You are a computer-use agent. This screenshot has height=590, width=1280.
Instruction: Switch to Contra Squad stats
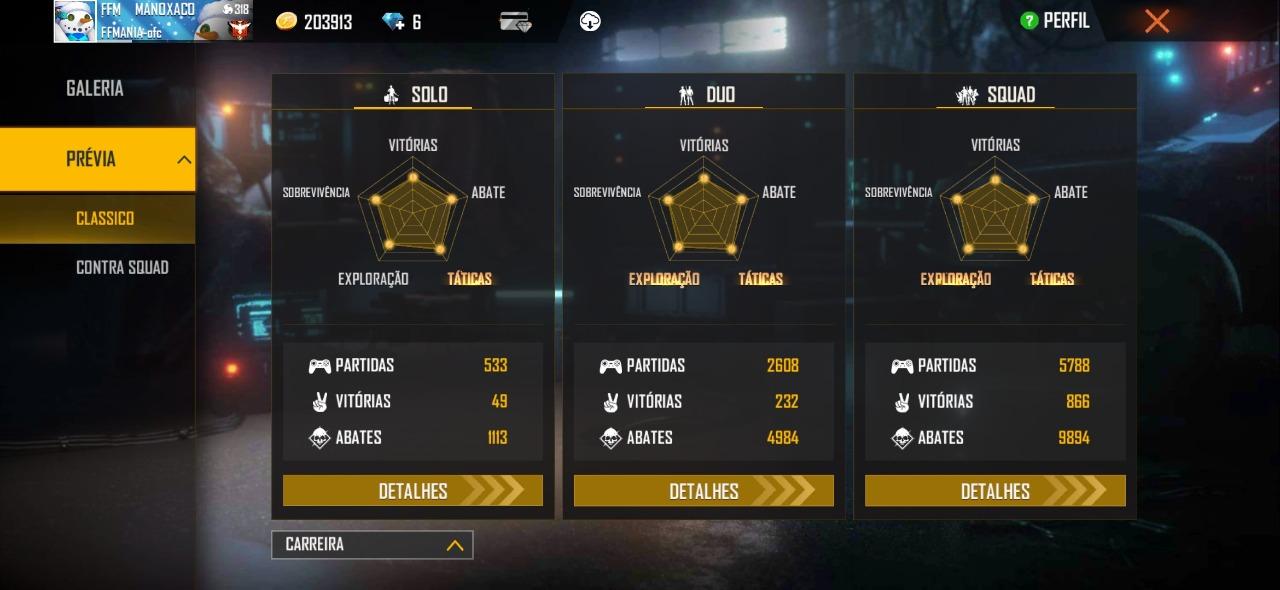(122, 267)
